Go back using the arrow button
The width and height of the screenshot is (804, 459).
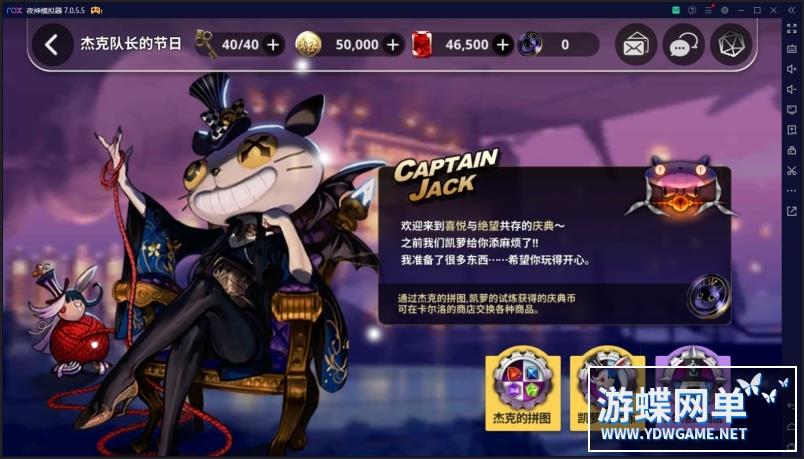[x=52, y=45]
